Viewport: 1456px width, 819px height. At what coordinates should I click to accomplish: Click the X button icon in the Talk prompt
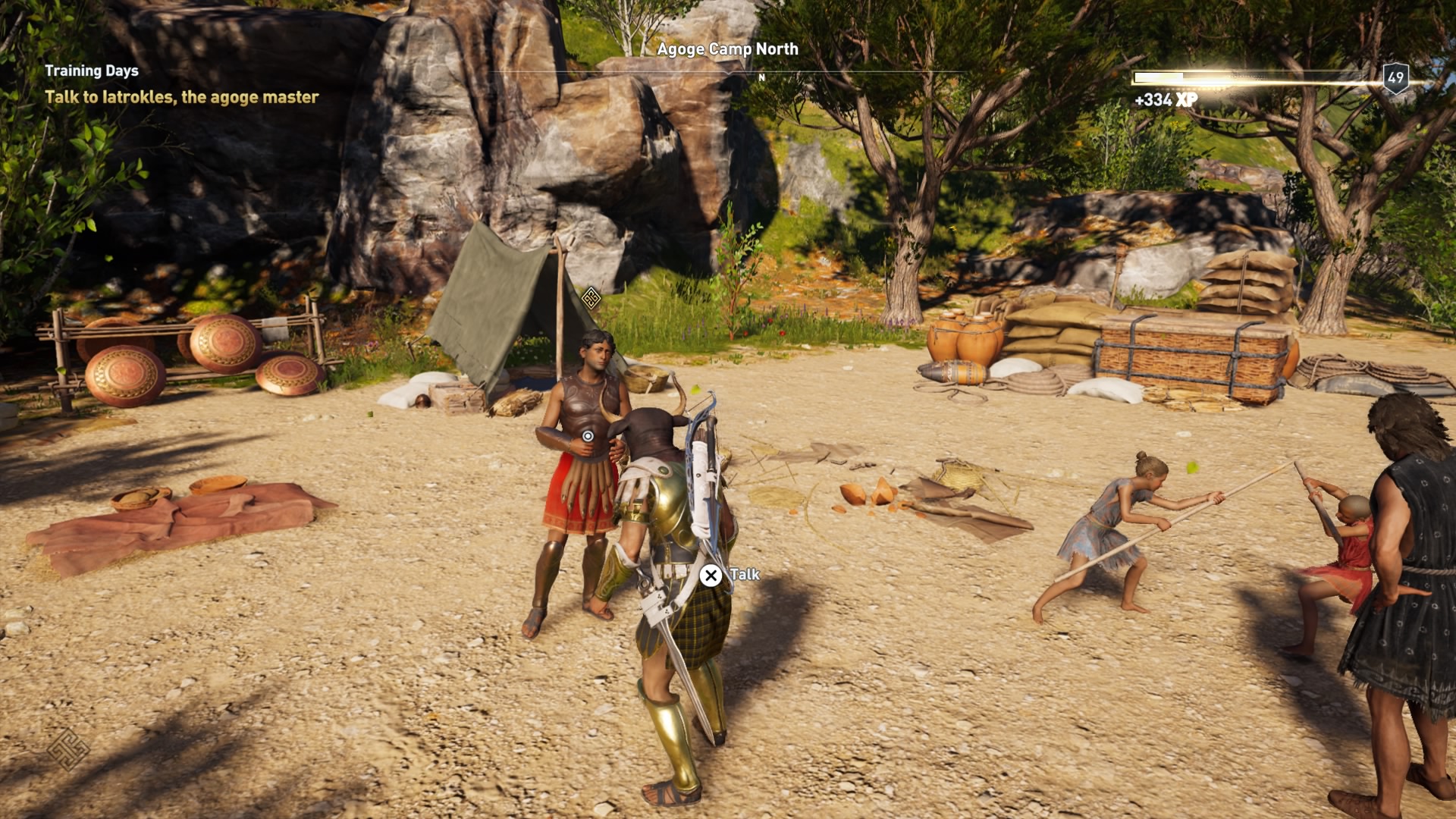(711, 575)
